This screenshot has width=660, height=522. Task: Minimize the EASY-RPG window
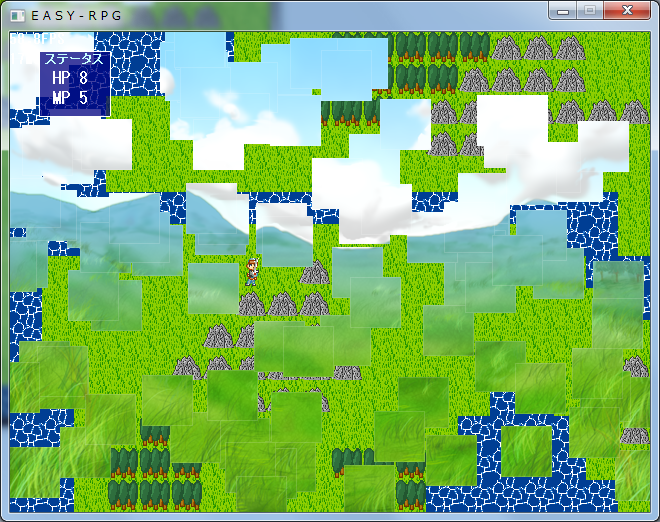[564, 10]
